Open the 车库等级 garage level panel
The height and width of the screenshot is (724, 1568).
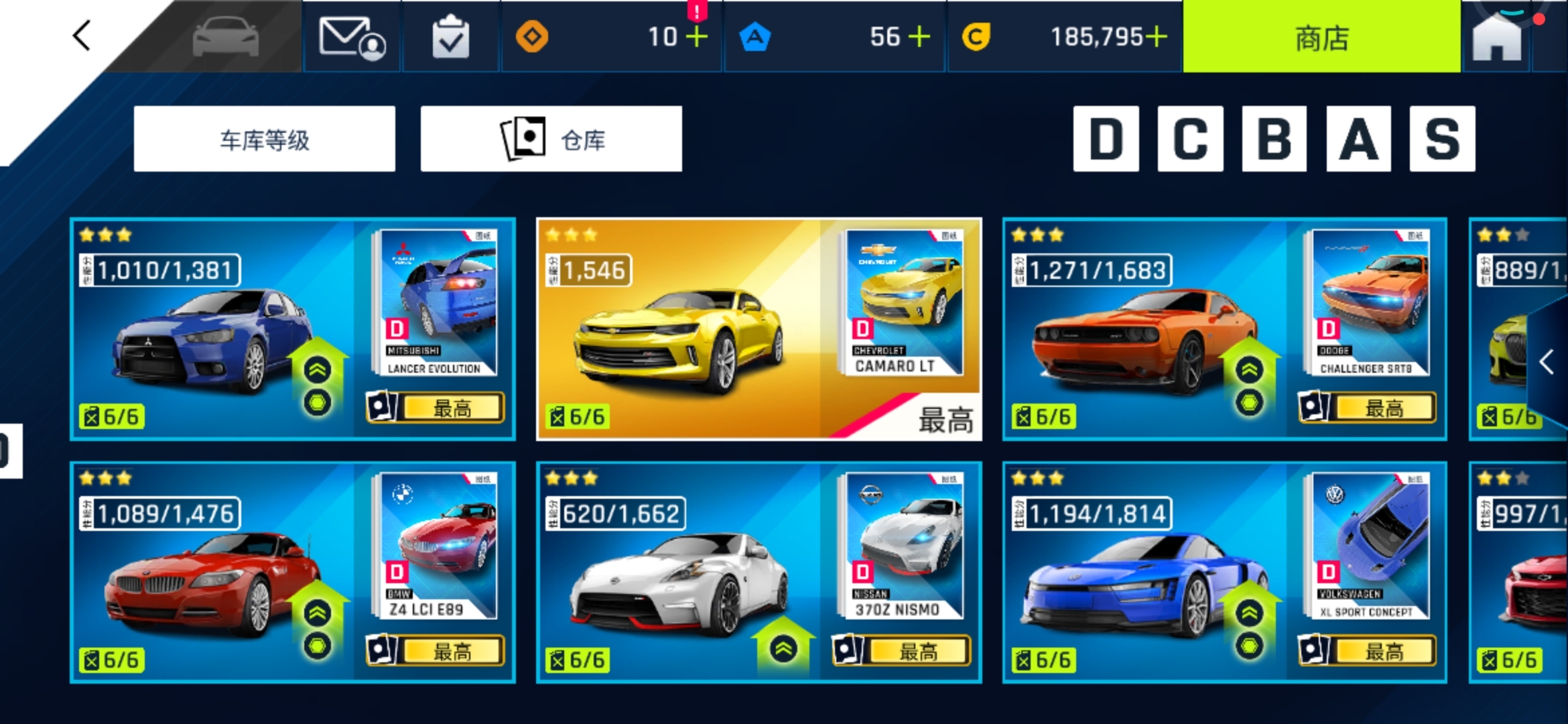click(x=265, y=139)
